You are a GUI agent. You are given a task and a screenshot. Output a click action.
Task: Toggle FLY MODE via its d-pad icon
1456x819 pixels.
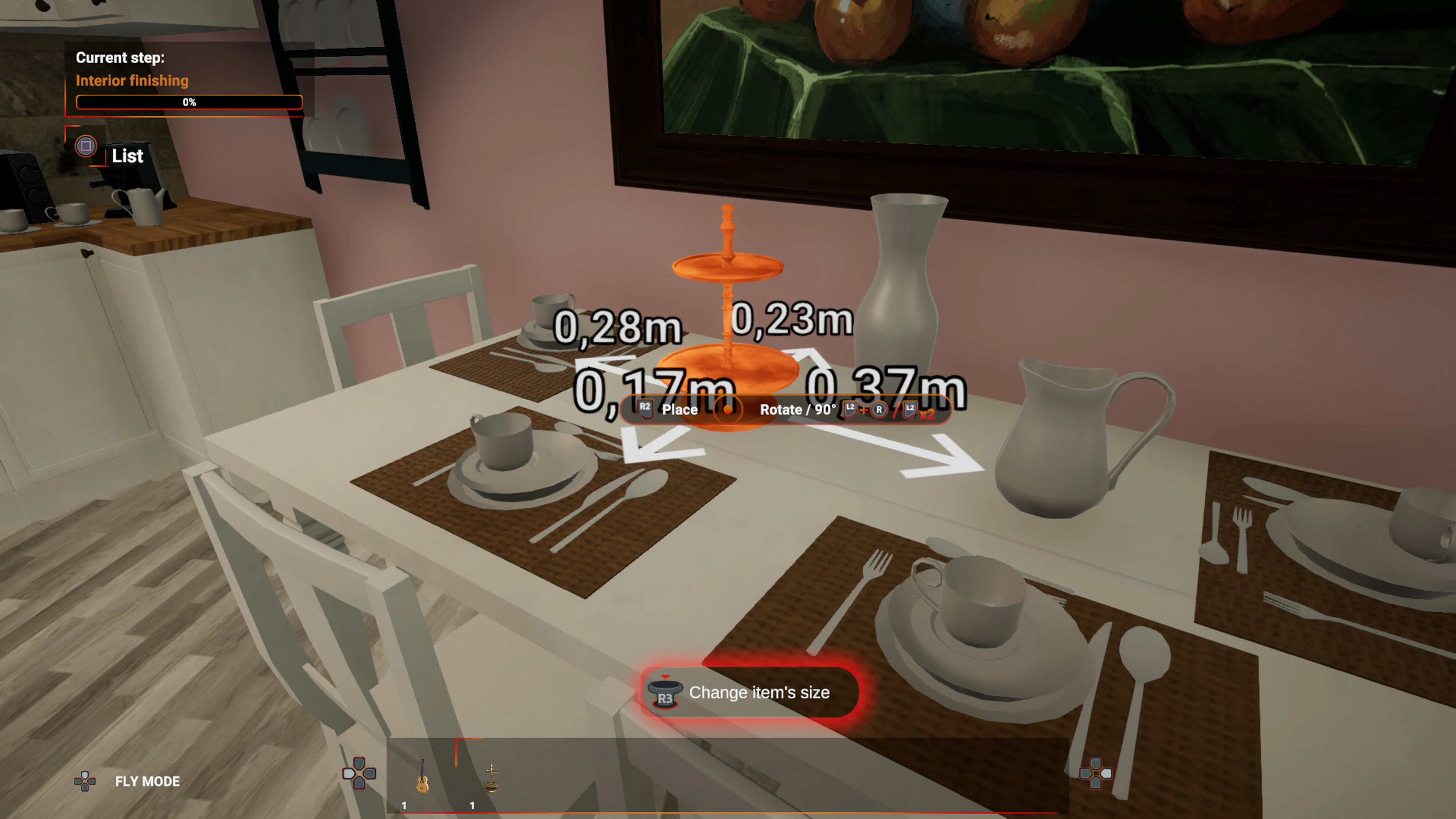point(85,782)
